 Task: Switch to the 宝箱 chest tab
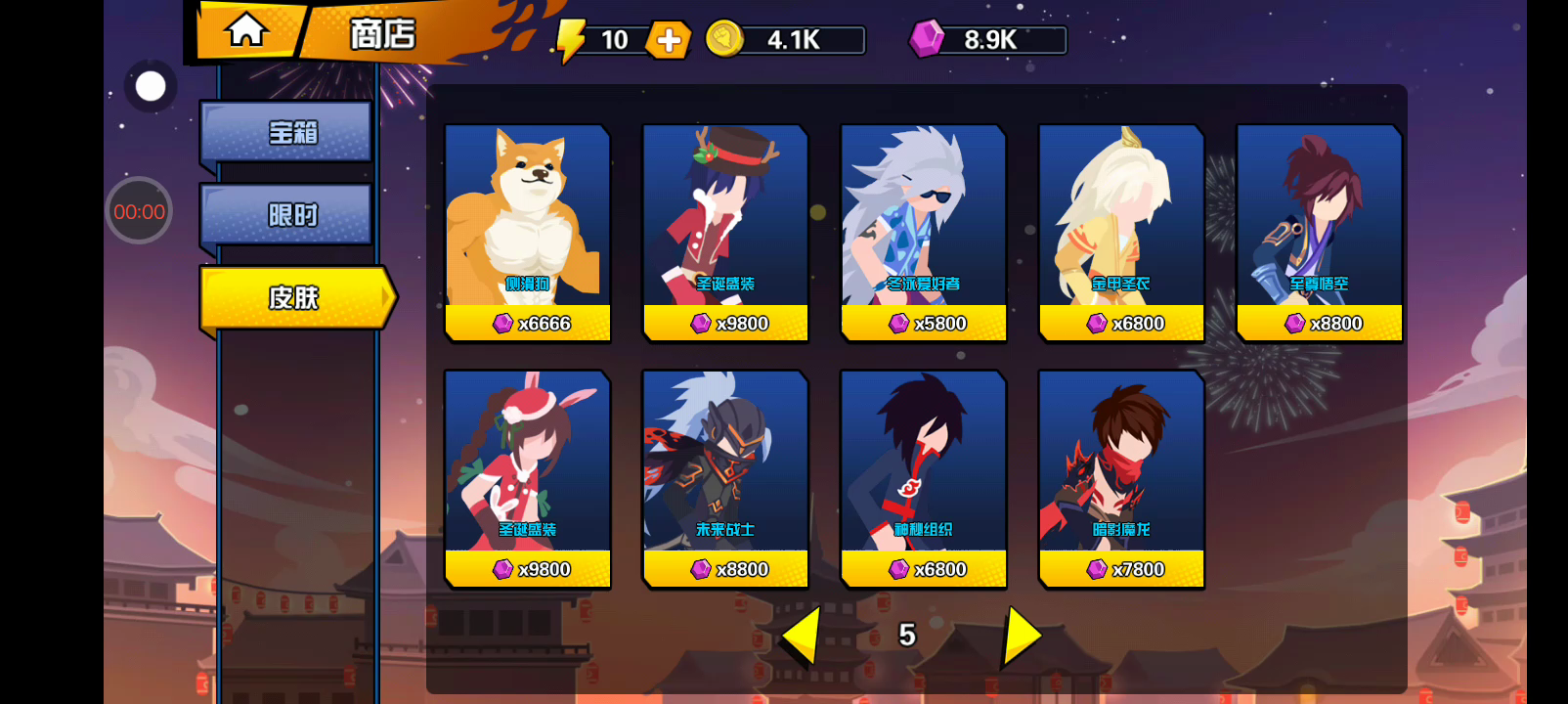pyautogui.click(x=287, y=132)
